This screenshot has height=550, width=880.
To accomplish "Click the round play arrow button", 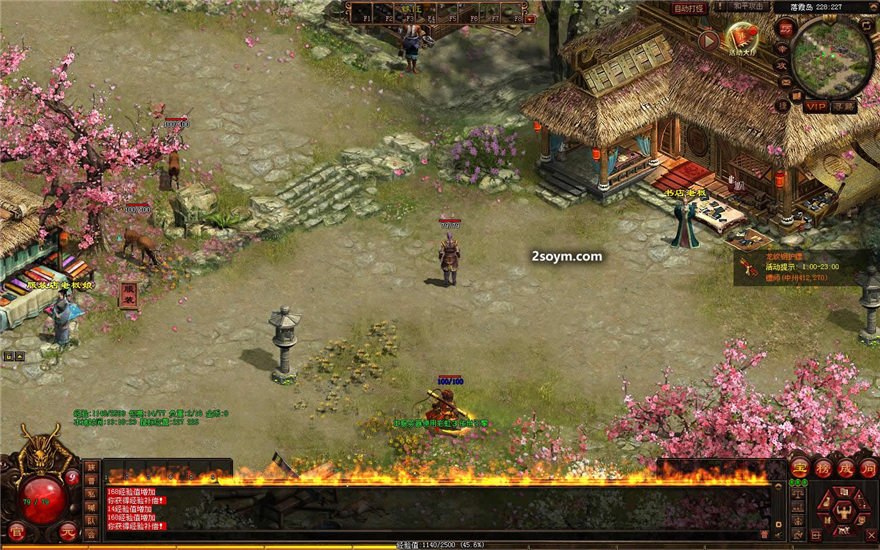I will tap(708, 40).
